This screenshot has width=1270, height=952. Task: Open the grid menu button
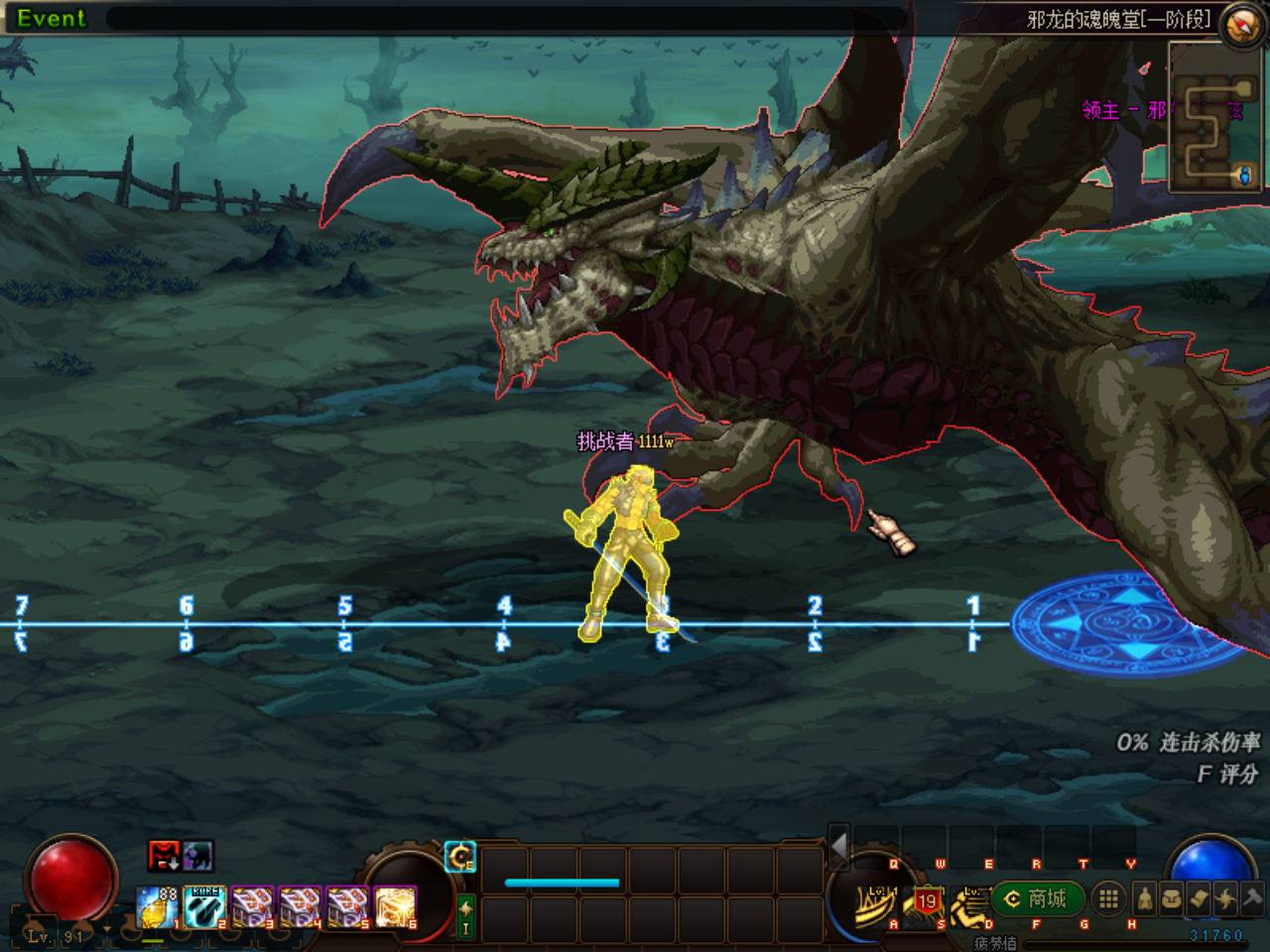(1108, 898)
